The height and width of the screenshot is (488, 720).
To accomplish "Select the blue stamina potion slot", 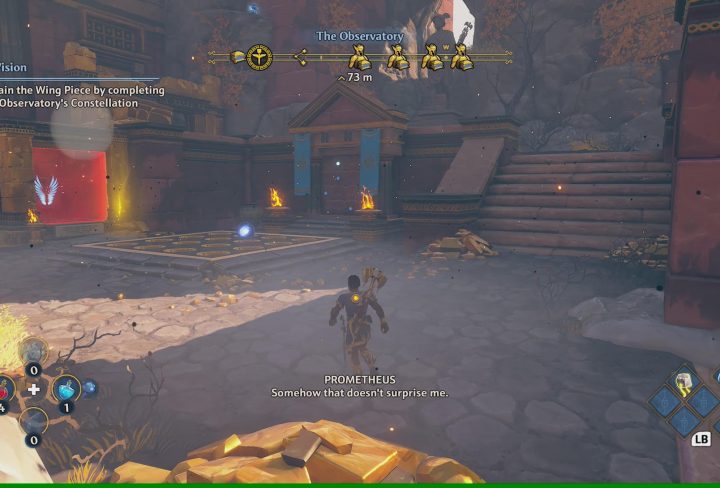I will [66, 388].
